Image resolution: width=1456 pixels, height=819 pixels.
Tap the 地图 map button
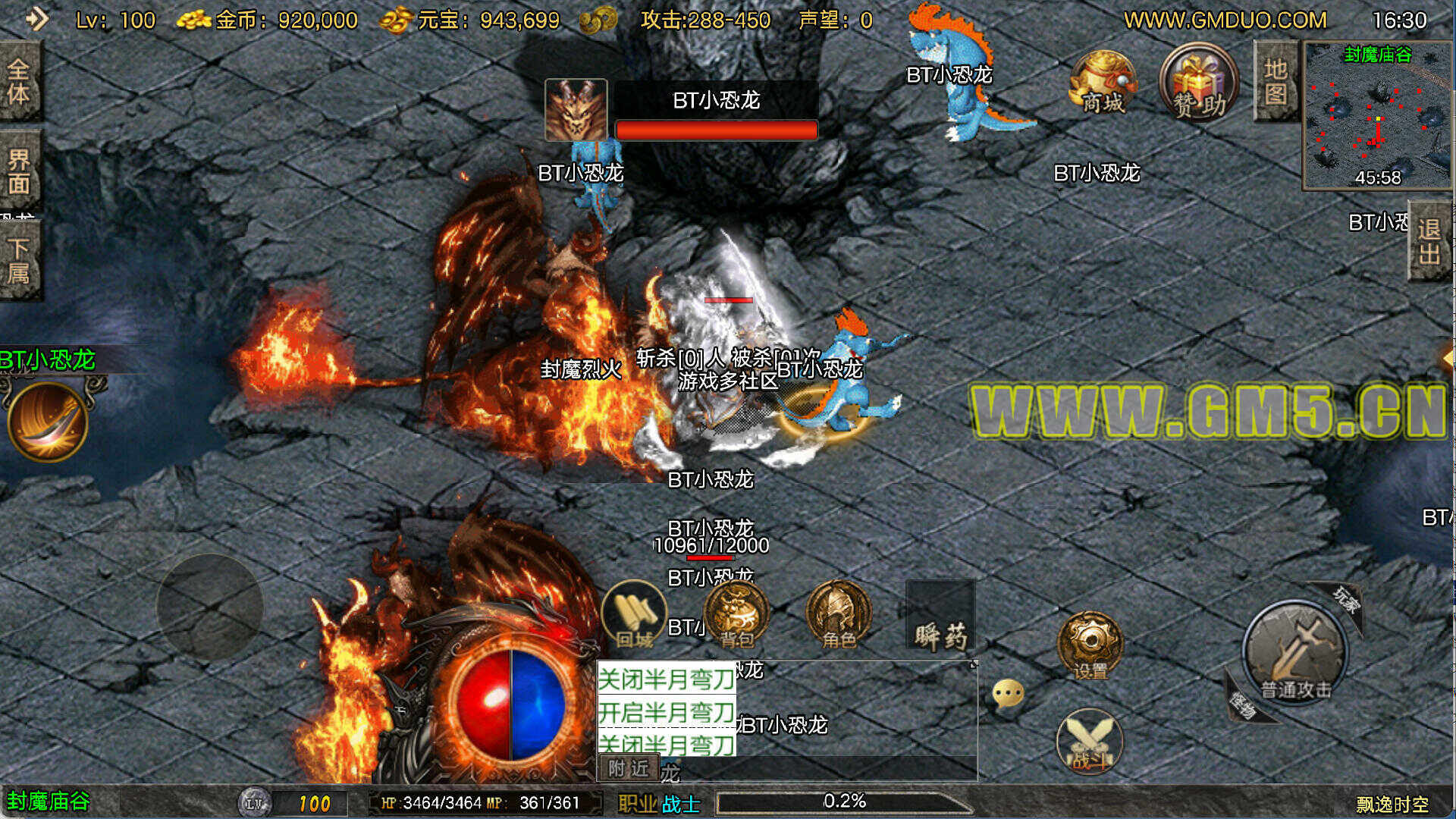pos(1276,82)
